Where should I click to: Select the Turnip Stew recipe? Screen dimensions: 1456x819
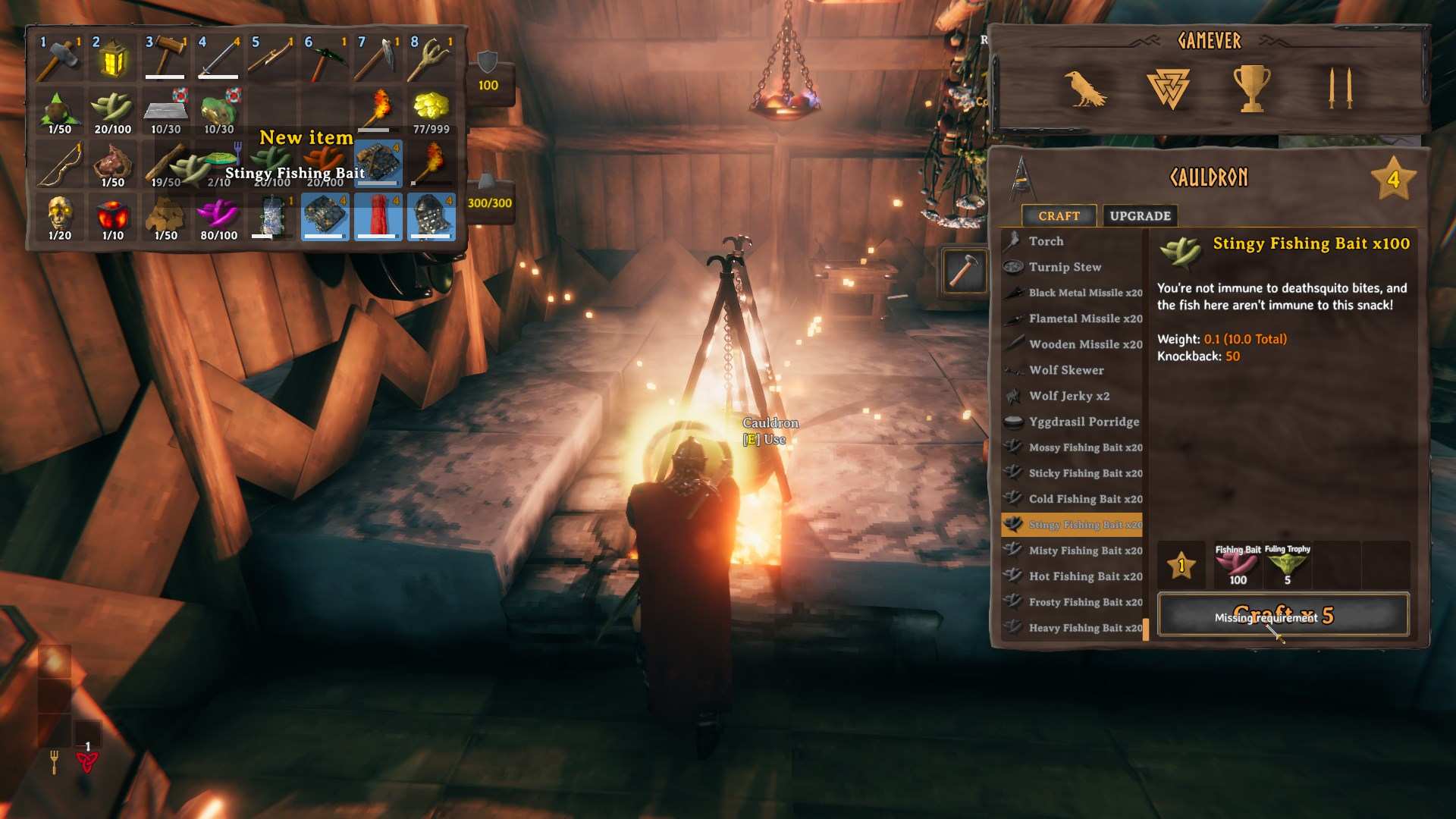[1062, 267]
